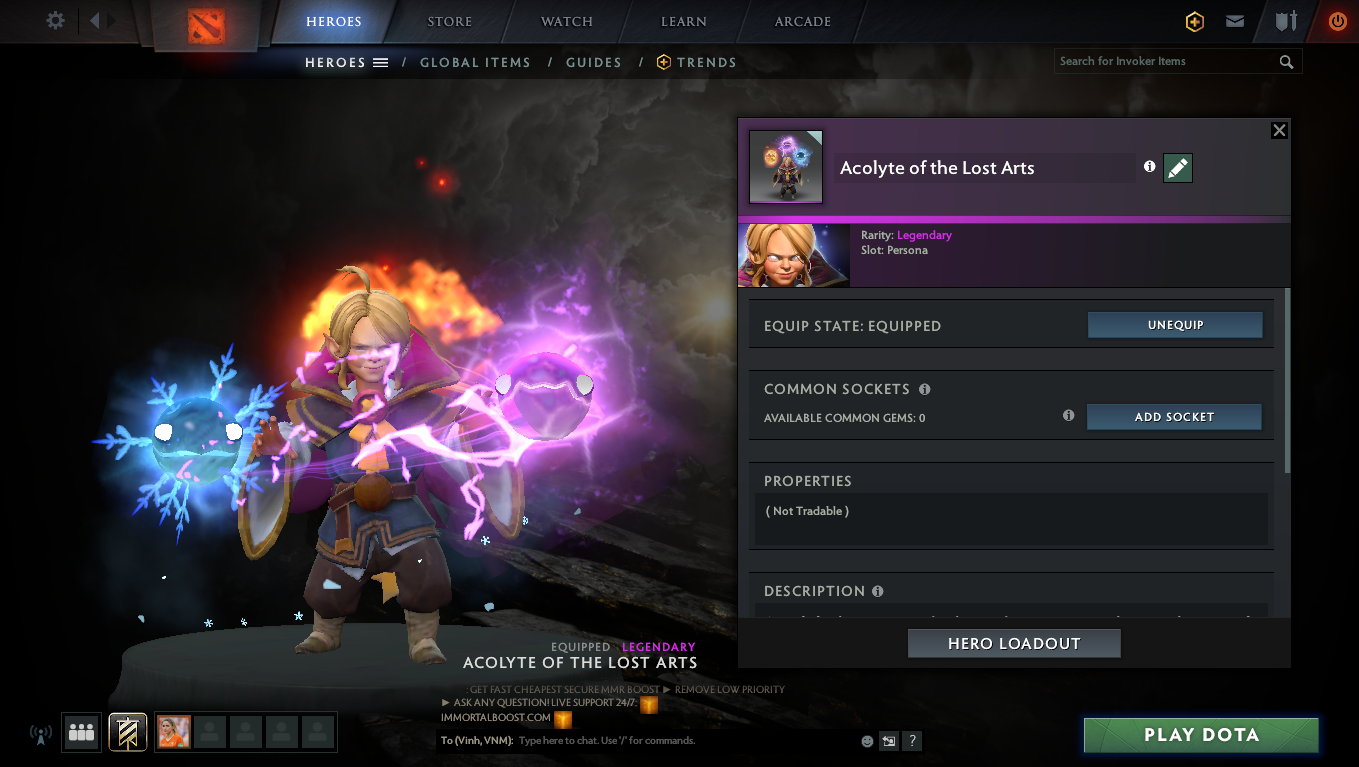Image resolution: width=1359 pixels, height=767 pixels.
Task: Open the LEARN menu
Action: pos(682,21)
